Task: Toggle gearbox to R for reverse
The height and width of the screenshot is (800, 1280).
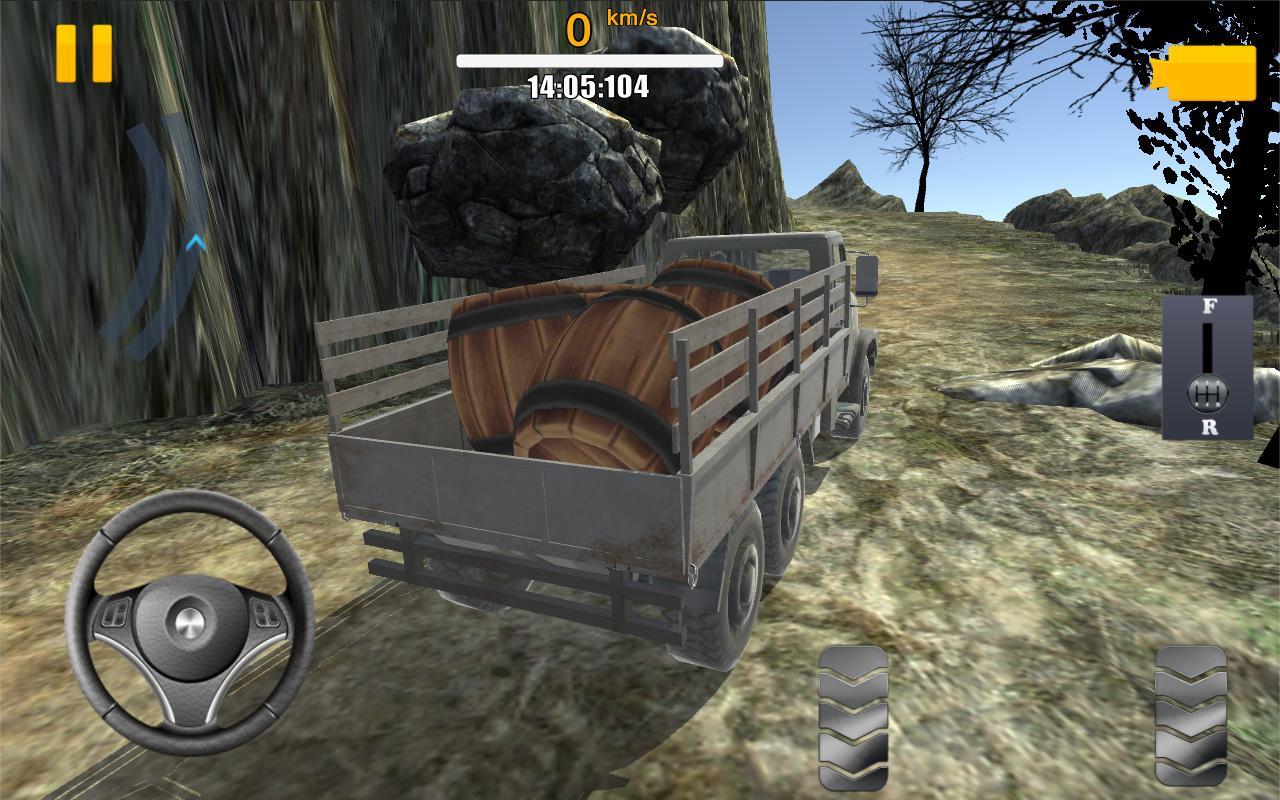Action: click(1210, 428)
